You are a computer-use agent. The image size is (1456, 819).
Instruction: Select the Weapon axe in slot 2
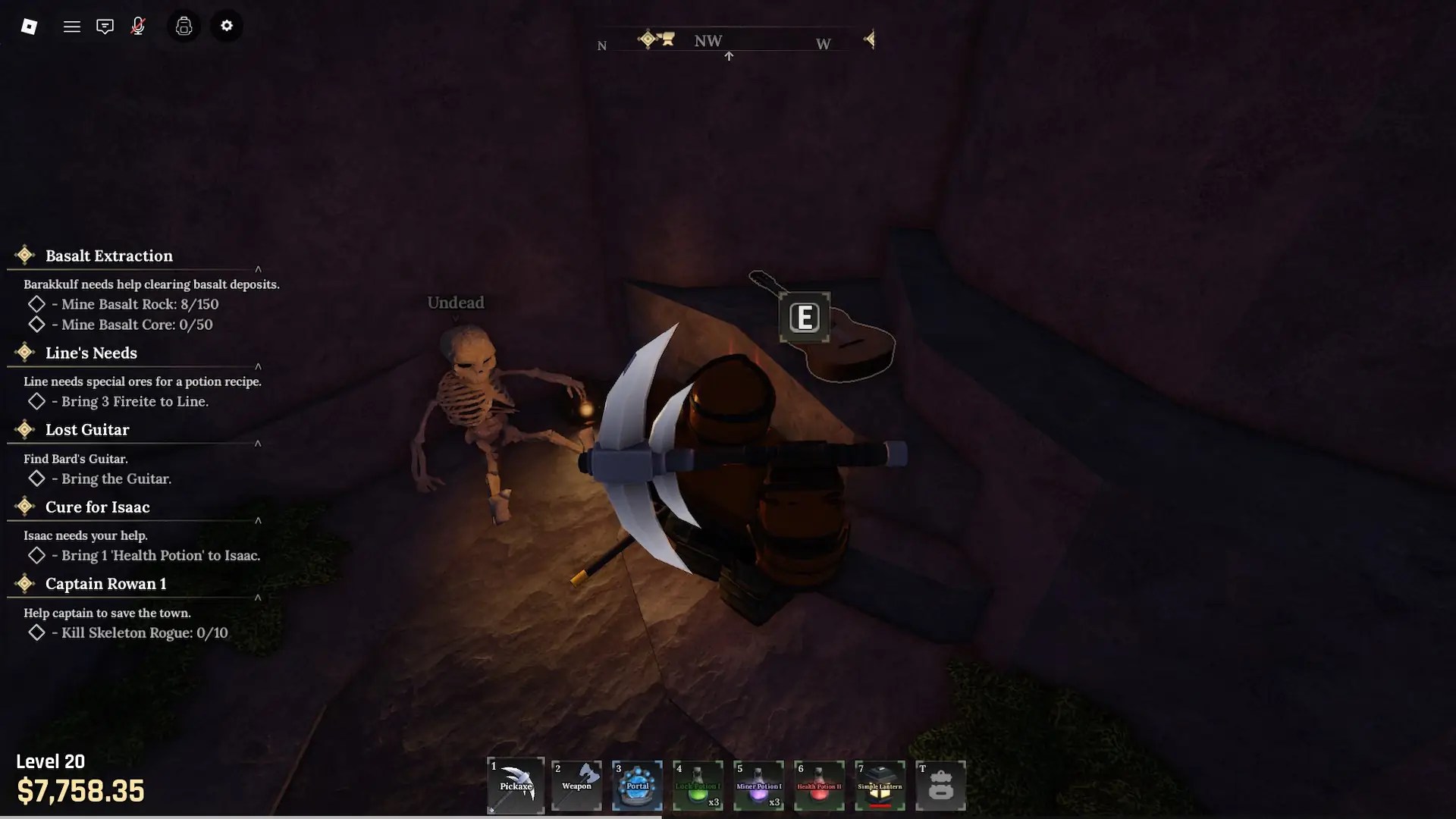coord(576,785)
